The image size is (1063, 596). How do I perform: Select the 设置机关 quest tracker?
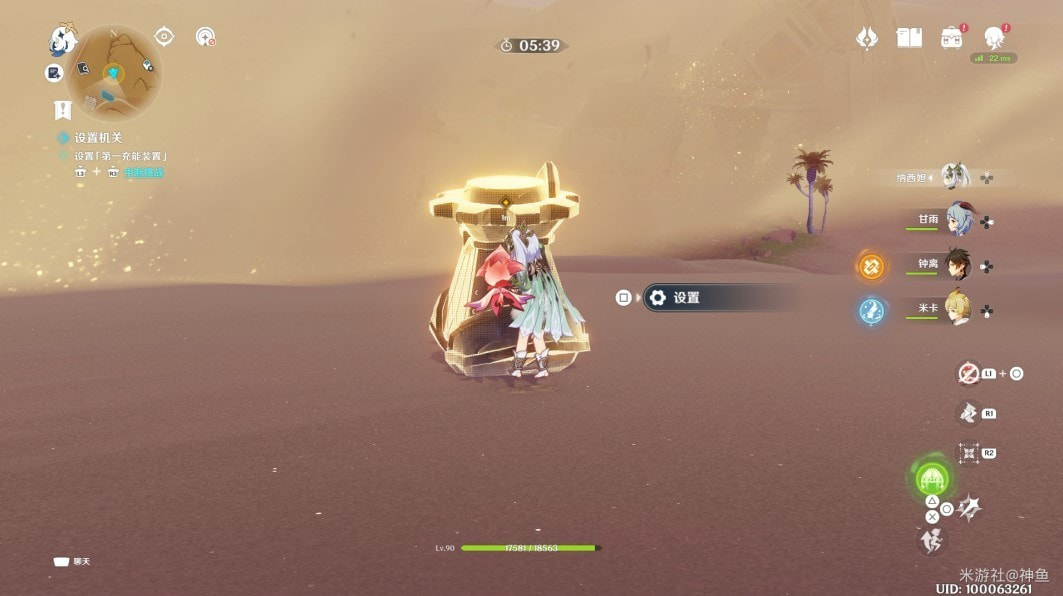pyautogui.click(x=97, y=138)
